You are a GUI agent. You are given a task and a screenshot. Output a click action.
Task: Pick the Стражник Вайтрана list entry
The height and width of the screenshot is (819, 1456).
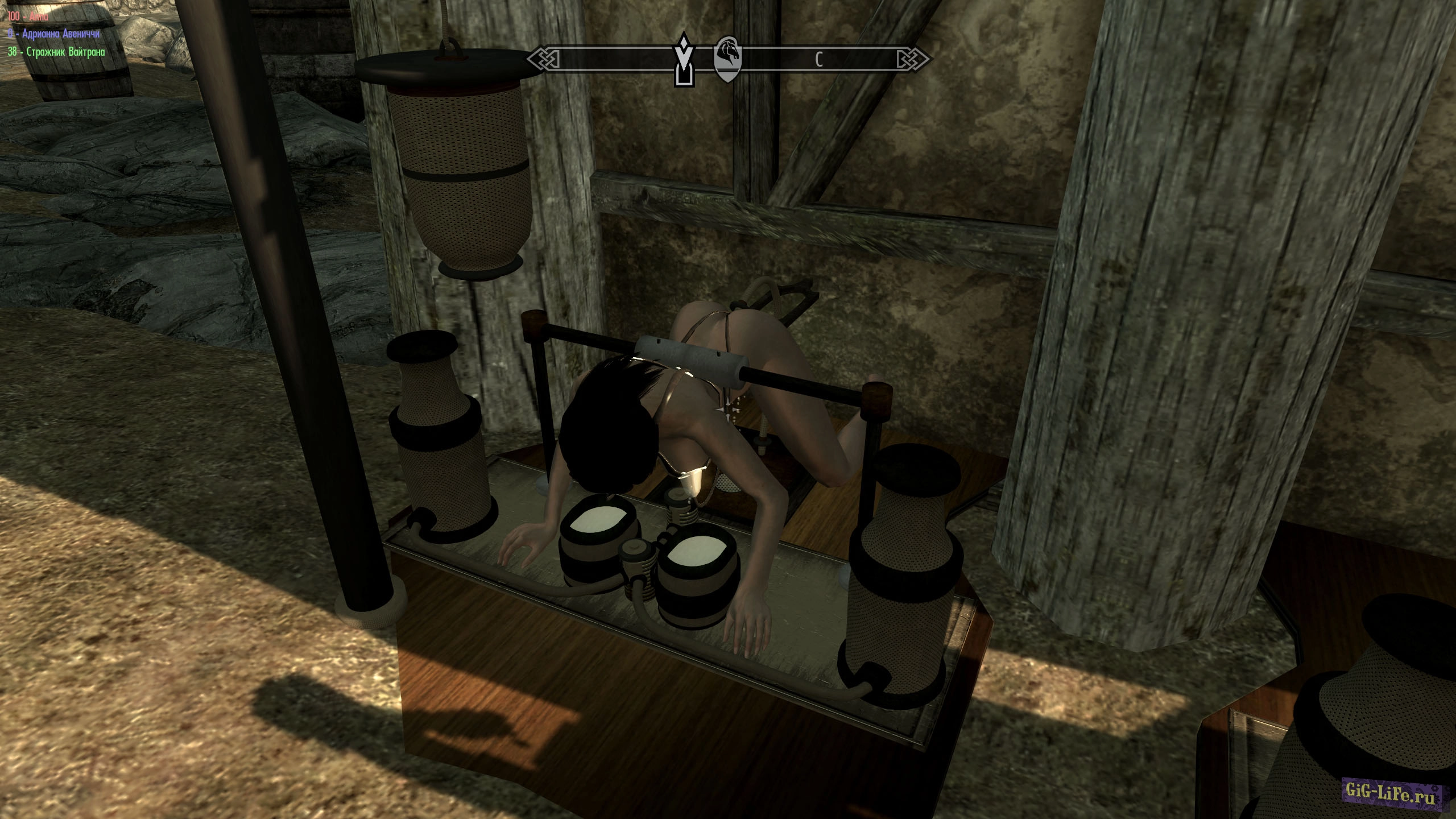click(56, 52)
